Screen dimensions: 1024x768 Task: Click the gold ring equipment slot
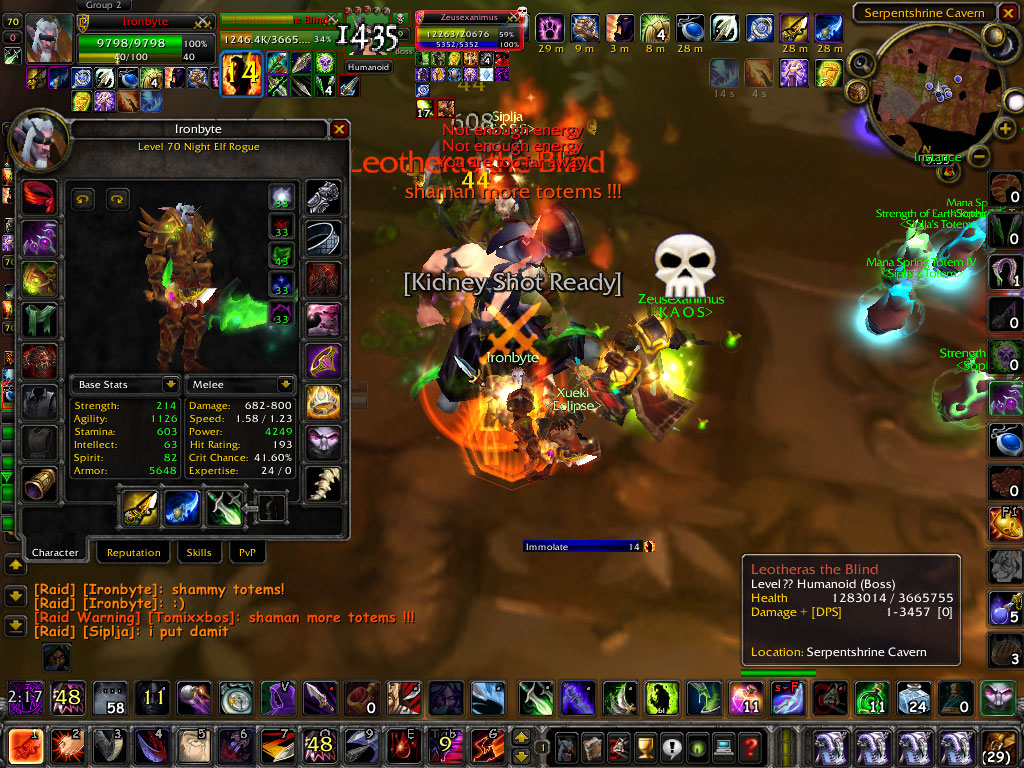323,402
